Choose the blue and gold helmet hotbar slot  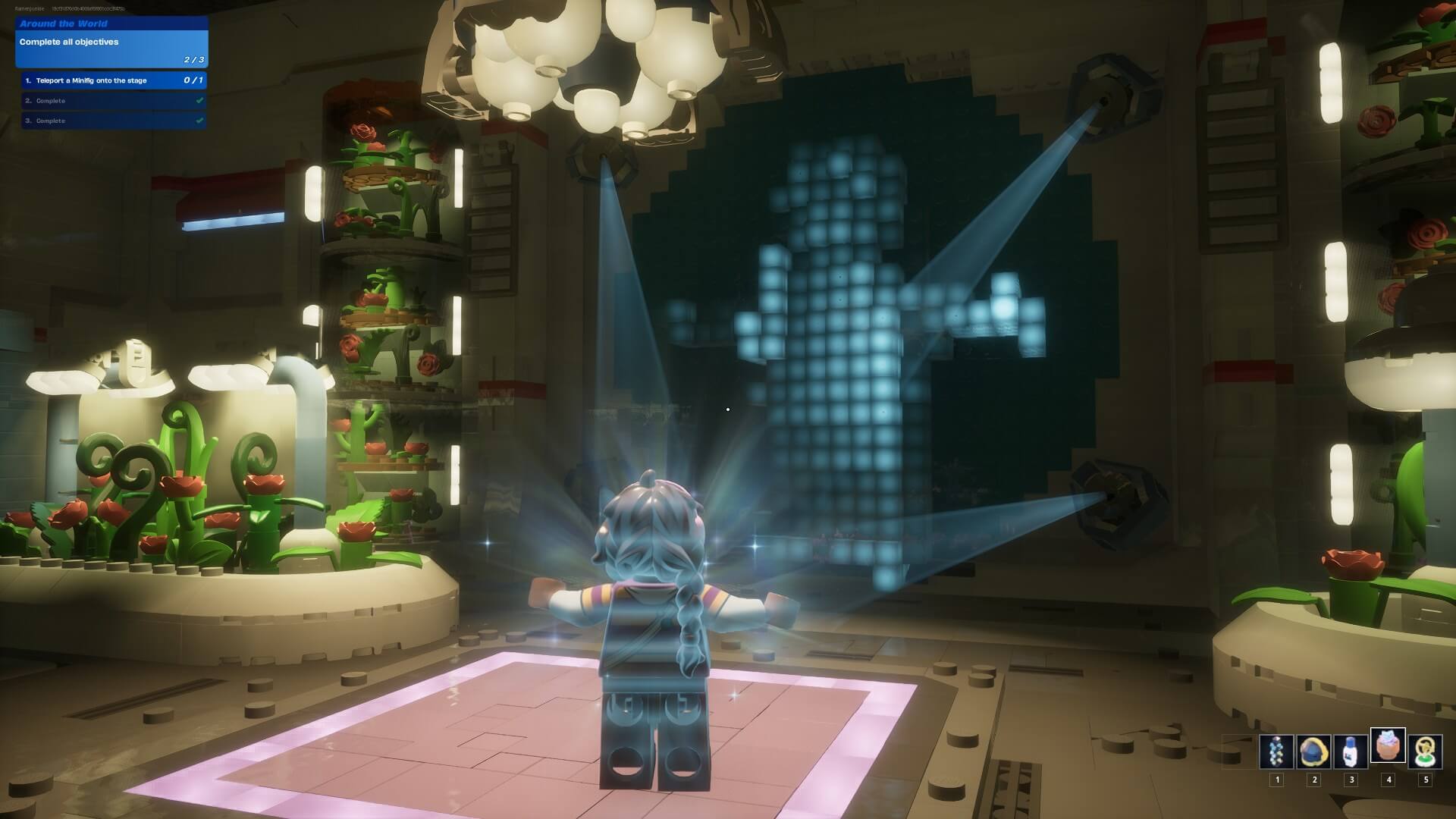pos(1313,751)
